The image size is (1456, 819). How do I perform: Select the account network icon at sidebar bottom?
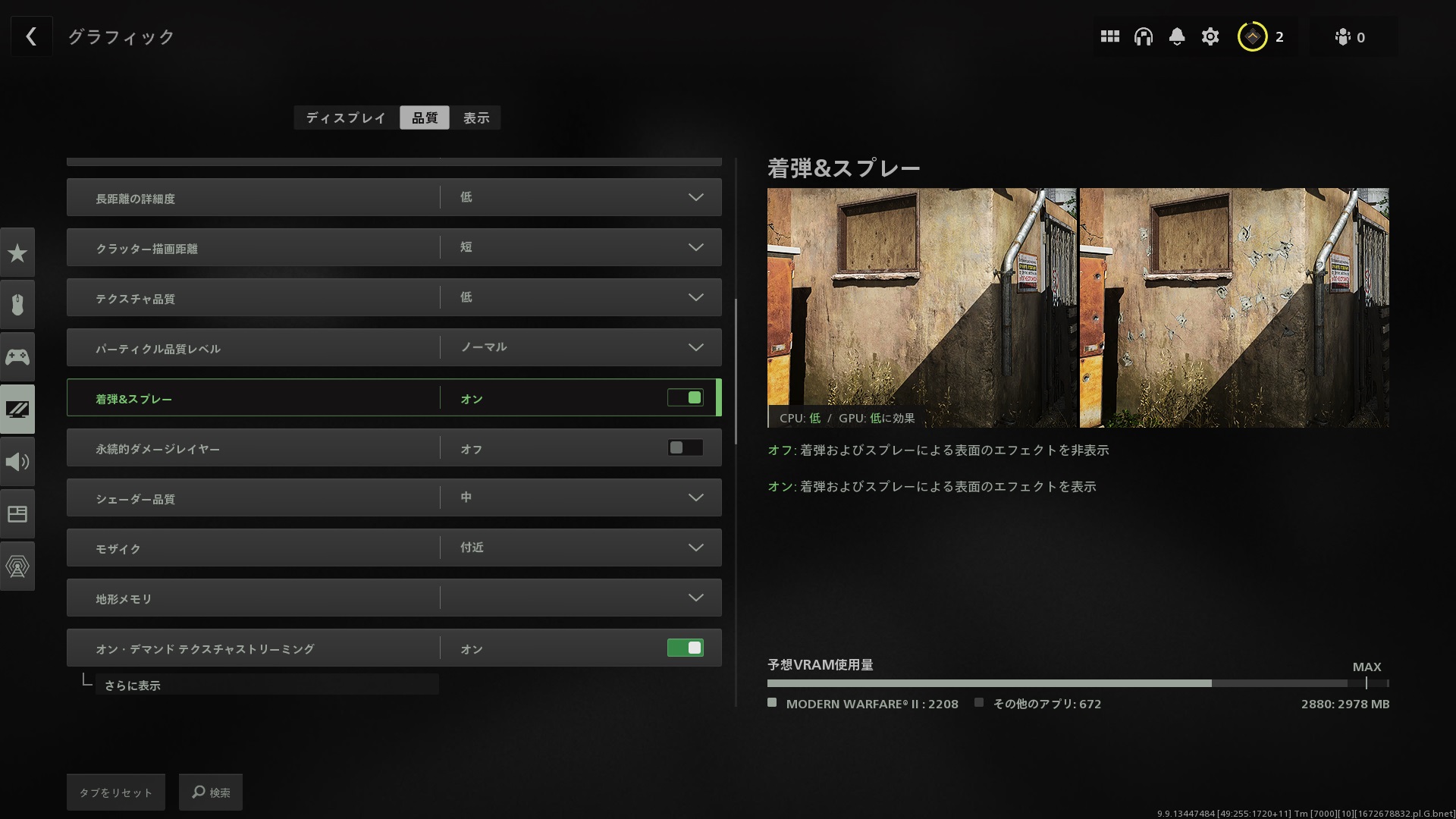point(17,566)
